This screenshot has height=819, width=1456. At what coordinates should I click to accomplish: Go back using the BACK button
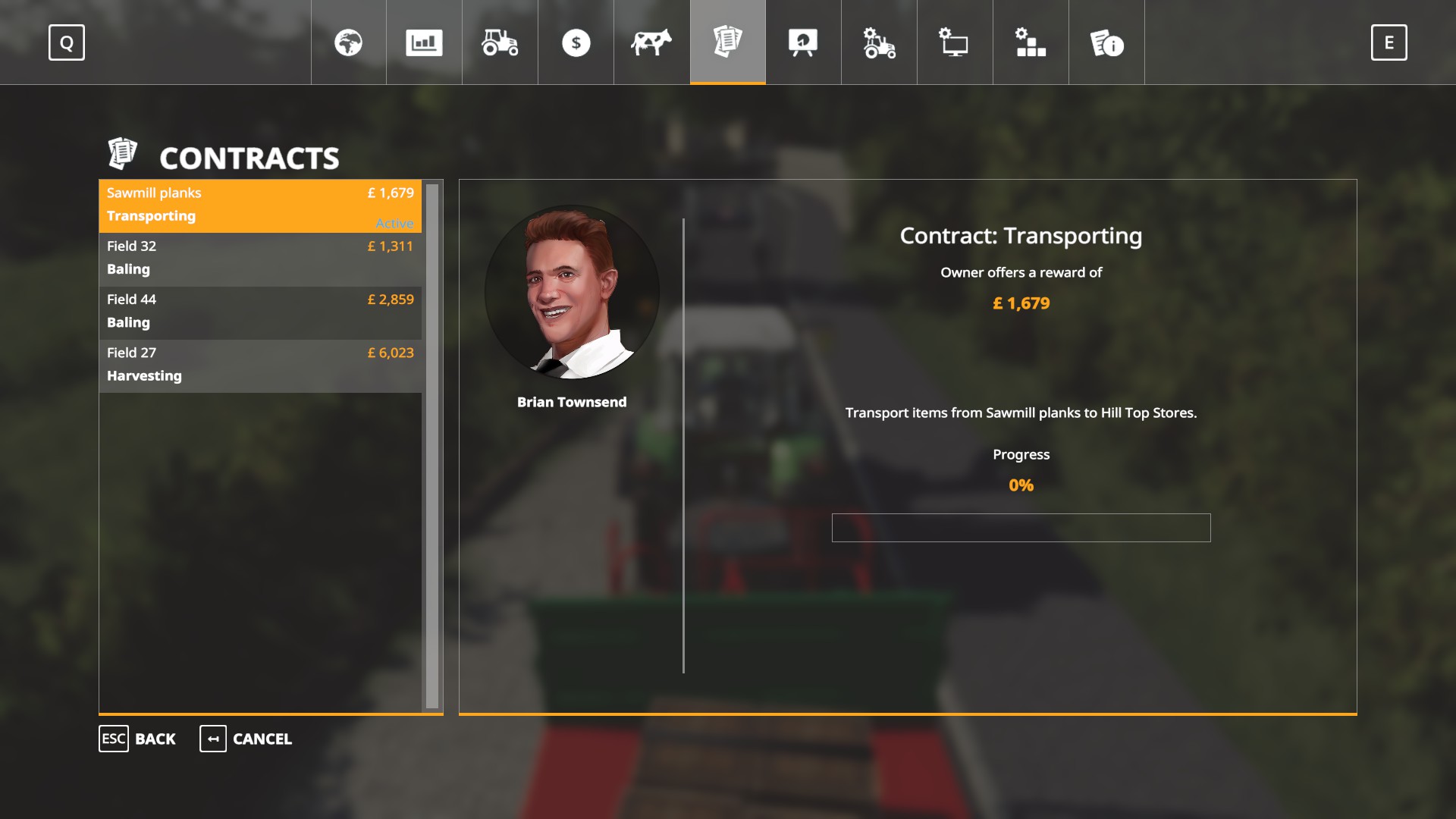[138, 739]
